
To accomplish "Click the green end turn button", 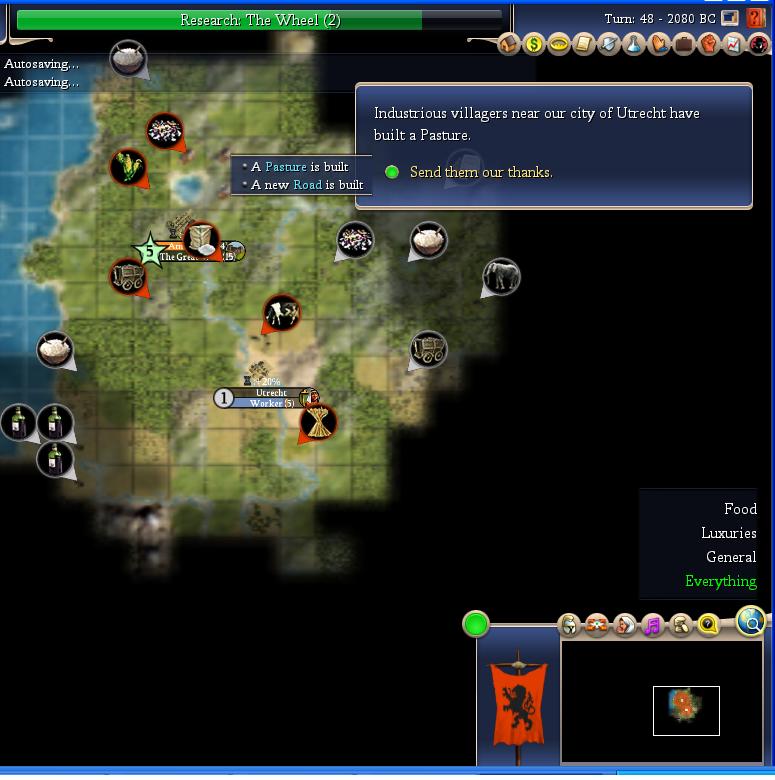I will [x=476, y=625].
